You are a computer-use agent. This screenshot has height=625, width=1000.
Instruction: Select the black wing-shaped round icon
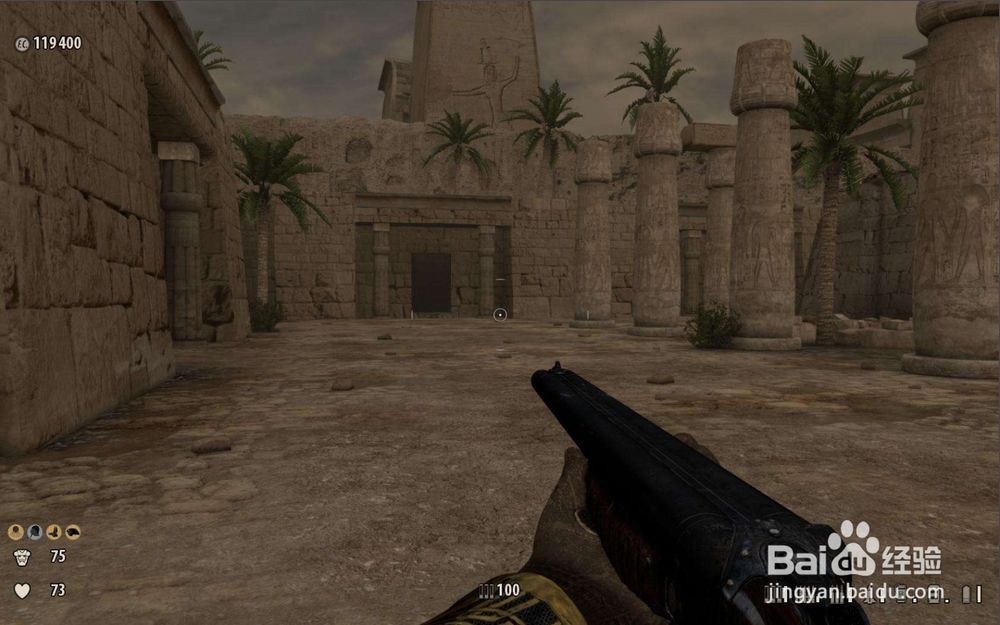point(73,532)
